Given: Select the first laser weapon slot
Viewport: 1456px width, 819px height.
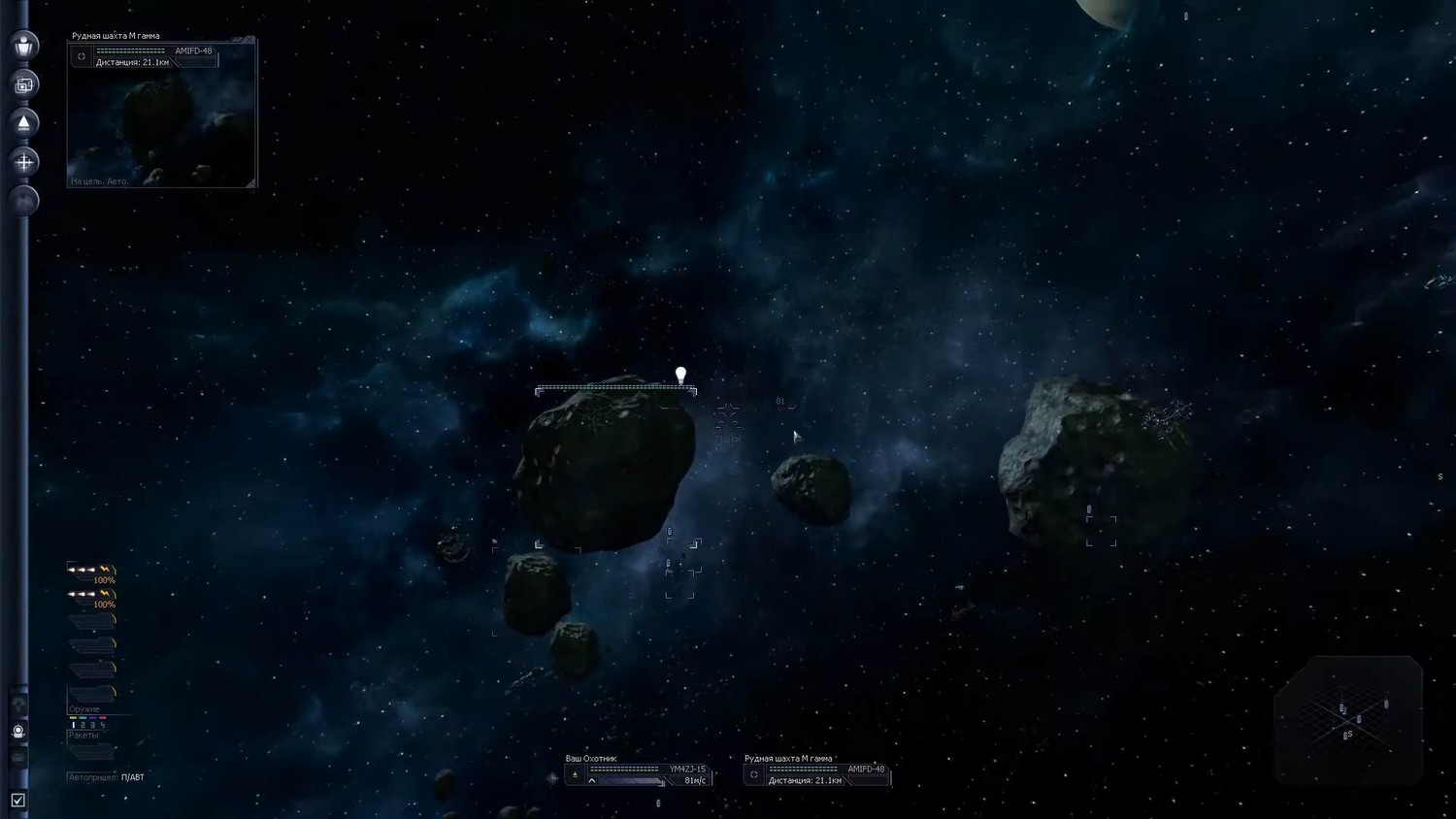Looking at the screenshot, I should 92,571.
